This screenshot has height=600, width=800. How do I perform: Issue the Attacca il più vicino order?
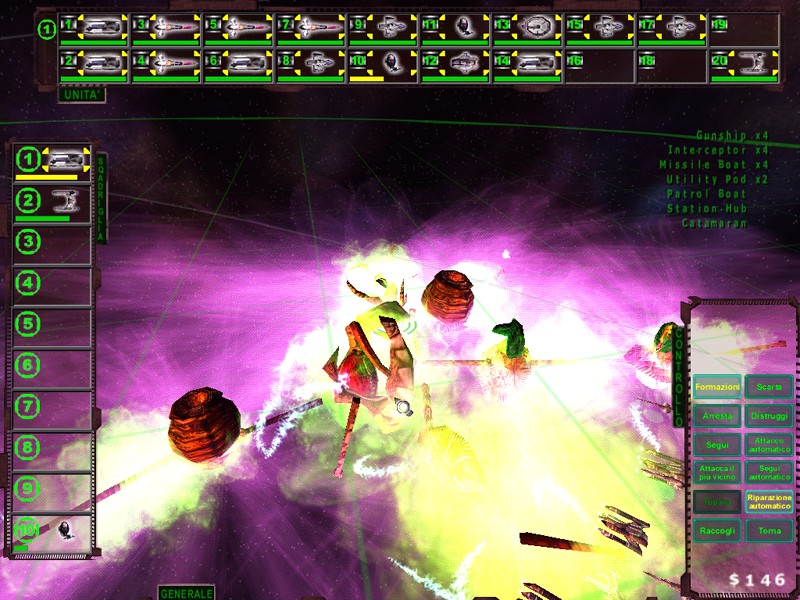717,472
